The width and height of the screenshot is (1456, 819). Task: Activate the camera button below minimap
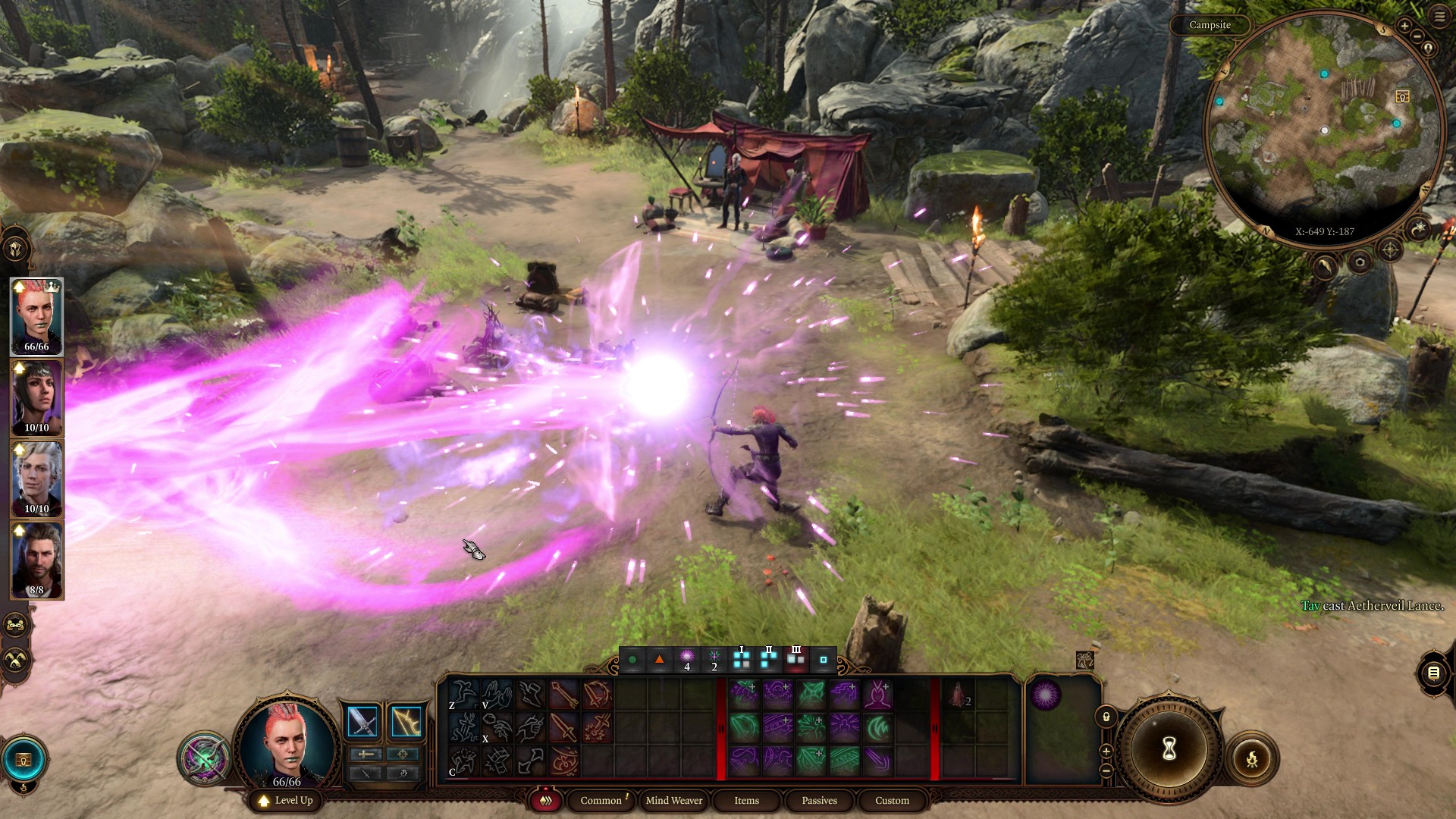tap(1360, 263)
